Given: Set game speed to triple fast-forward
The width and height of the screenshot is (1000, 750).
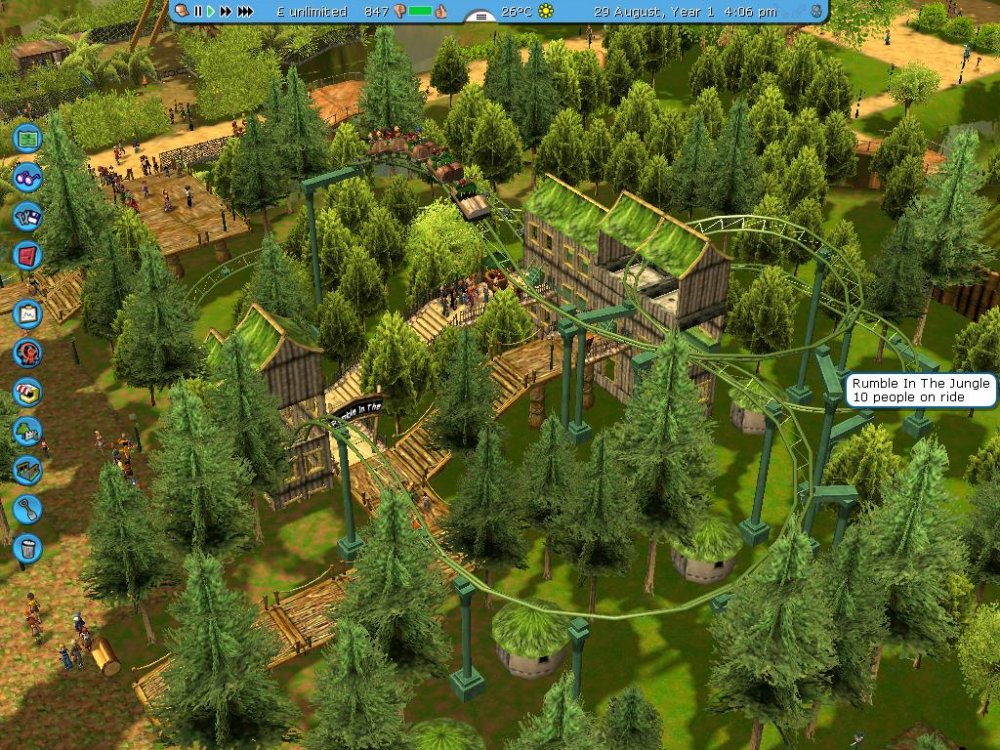Looking at the screenshot, I should (x=247, y=11).
